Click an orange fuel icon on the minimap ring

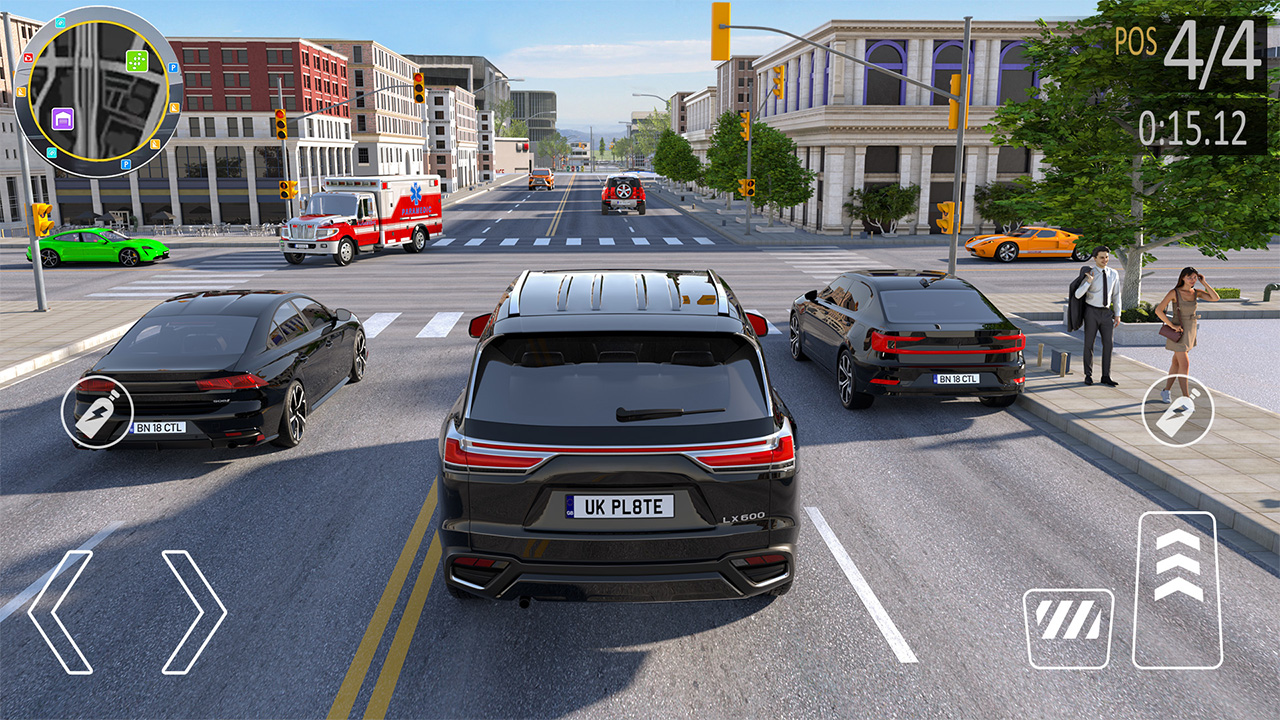(x=21, y=90)
